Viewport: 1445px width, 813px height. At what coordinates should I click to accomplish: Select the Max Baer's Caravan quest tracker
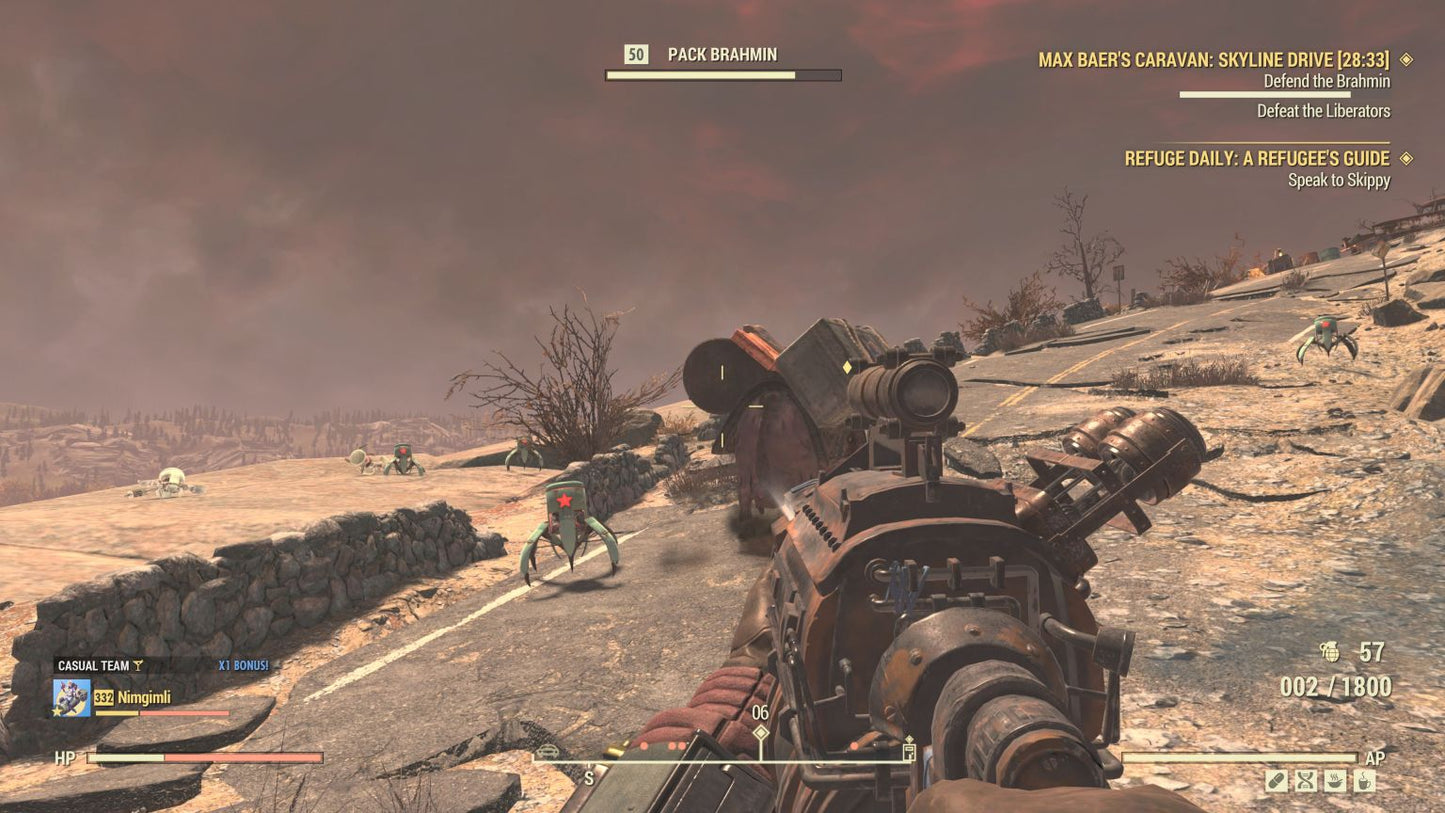1213,60
